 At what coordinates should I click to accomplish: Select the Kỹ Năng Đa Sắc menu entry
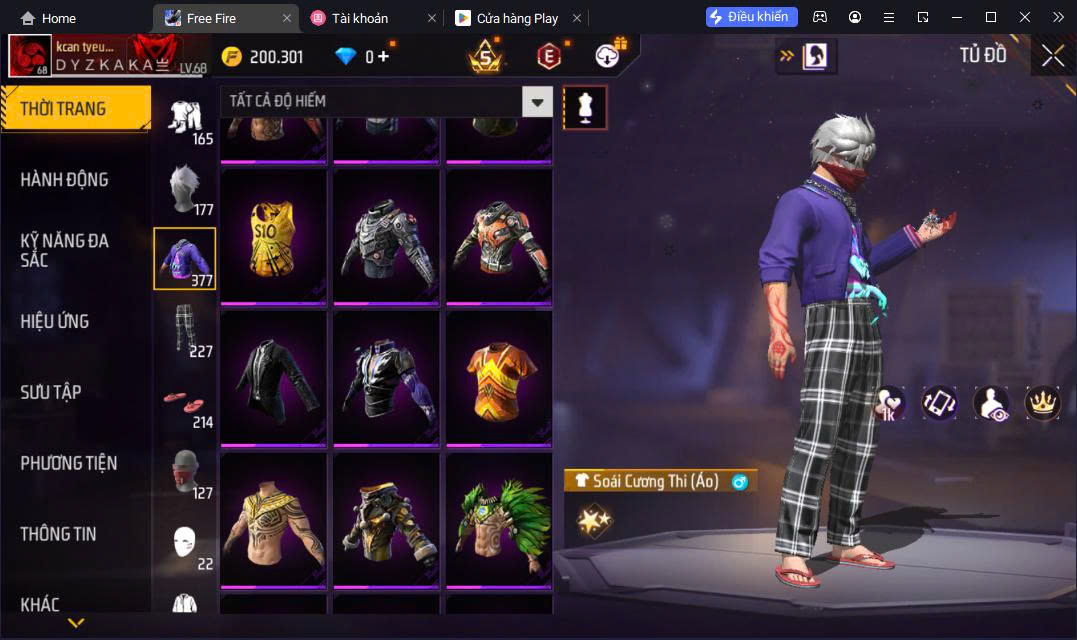(65, 250)
